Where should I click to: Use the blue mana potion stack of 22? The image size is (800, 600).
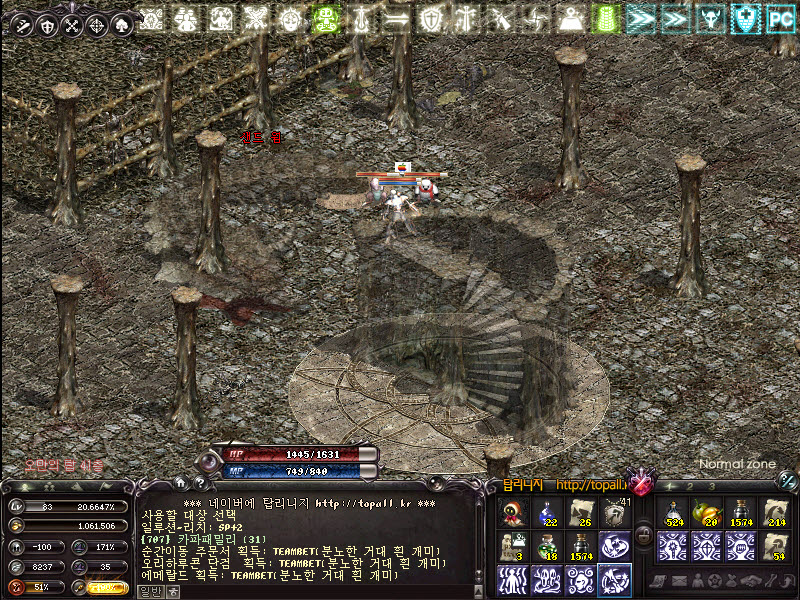tap(545, 513)
